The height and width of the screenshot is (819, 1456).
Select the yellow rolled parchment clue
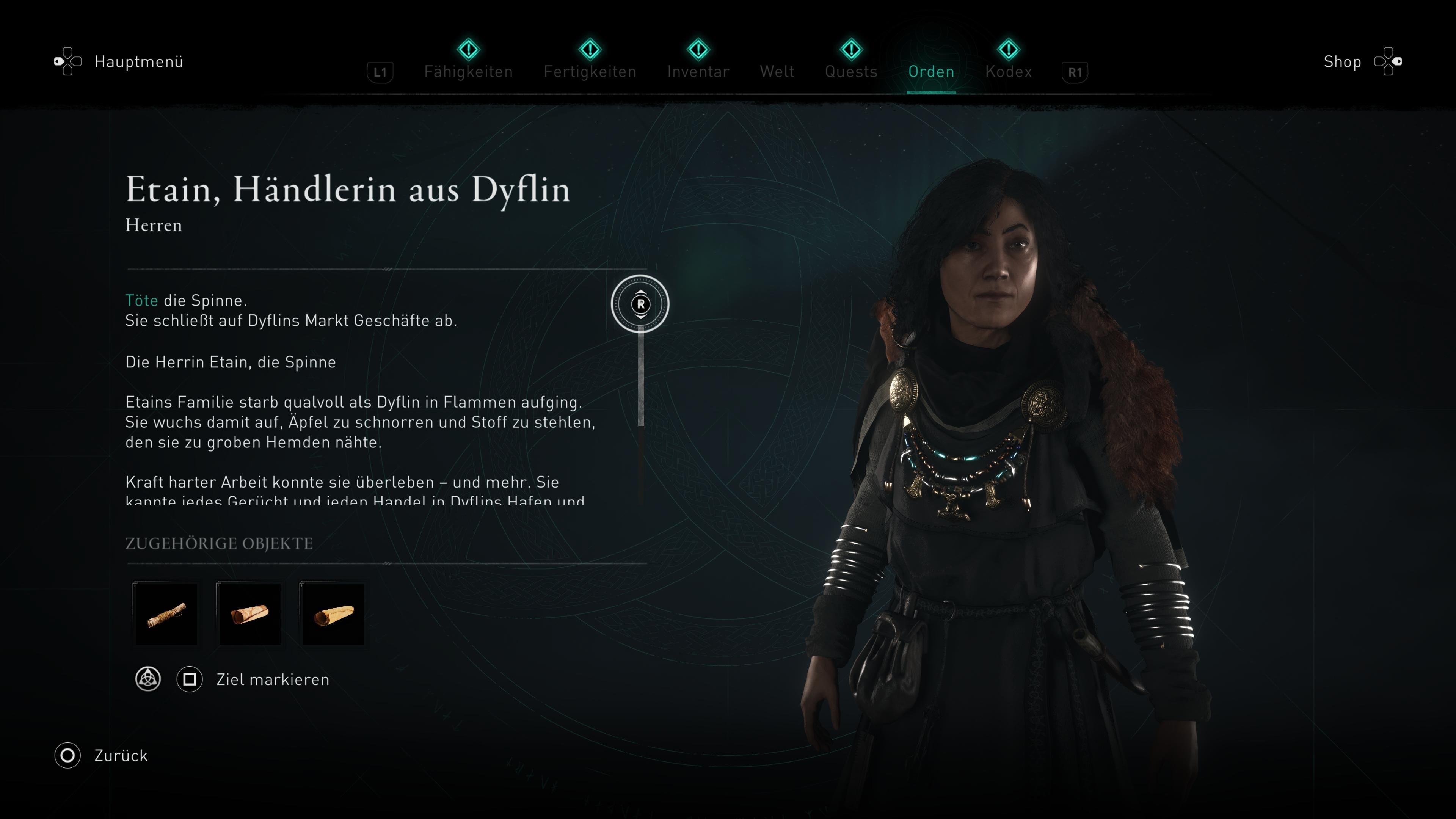334,614
